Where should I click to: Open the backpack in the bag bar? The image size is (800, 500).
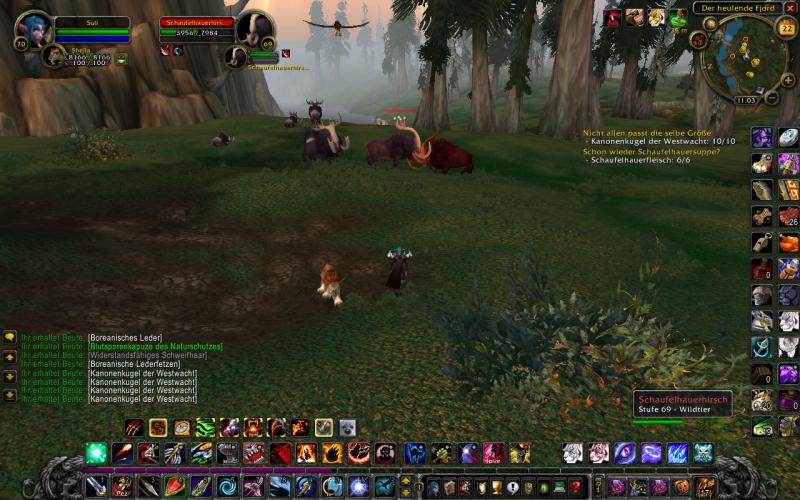coord(705,487)
